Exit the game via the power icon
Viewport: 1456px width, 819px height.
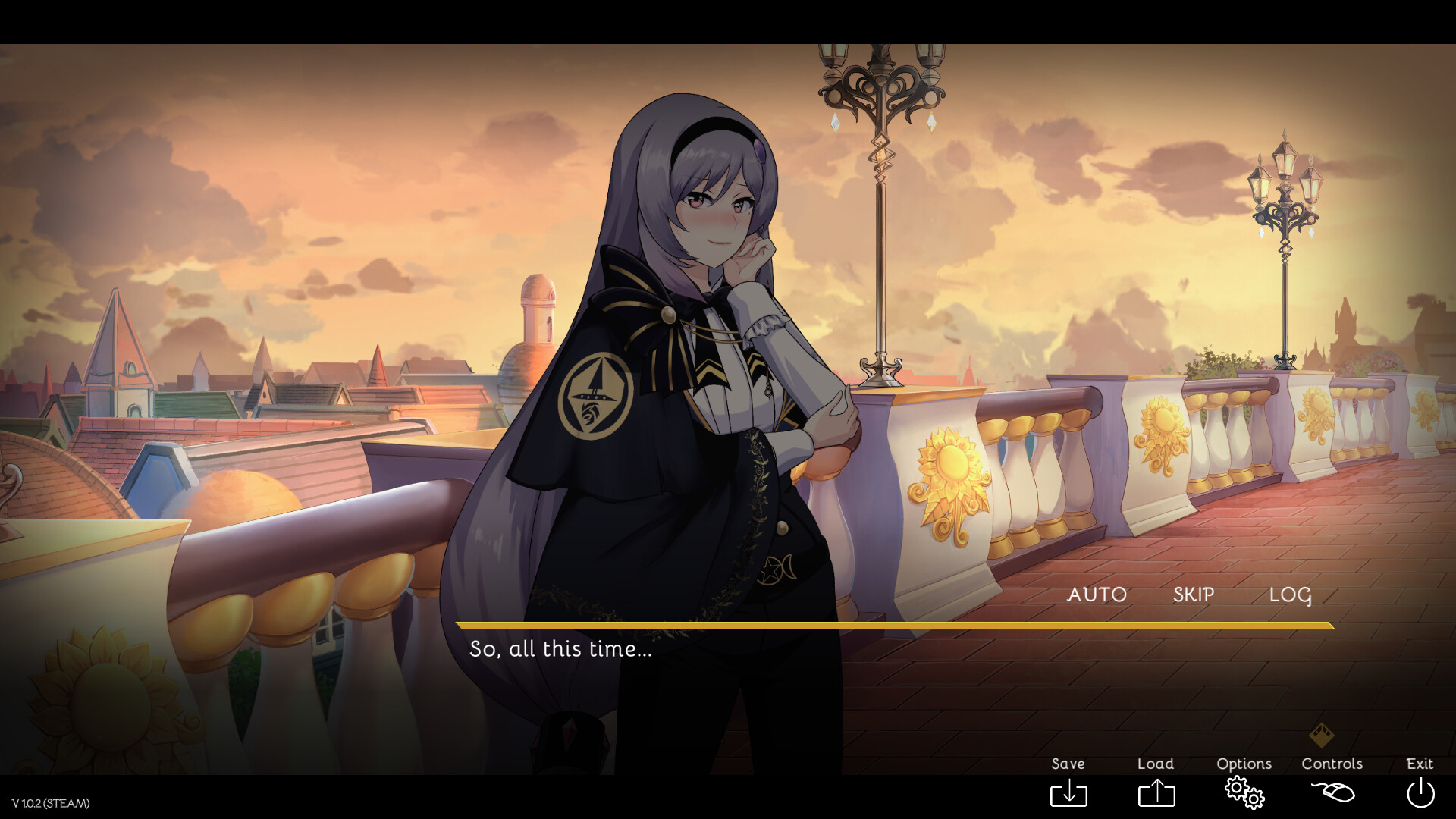pyautogui.click(x=1420, y=793)
